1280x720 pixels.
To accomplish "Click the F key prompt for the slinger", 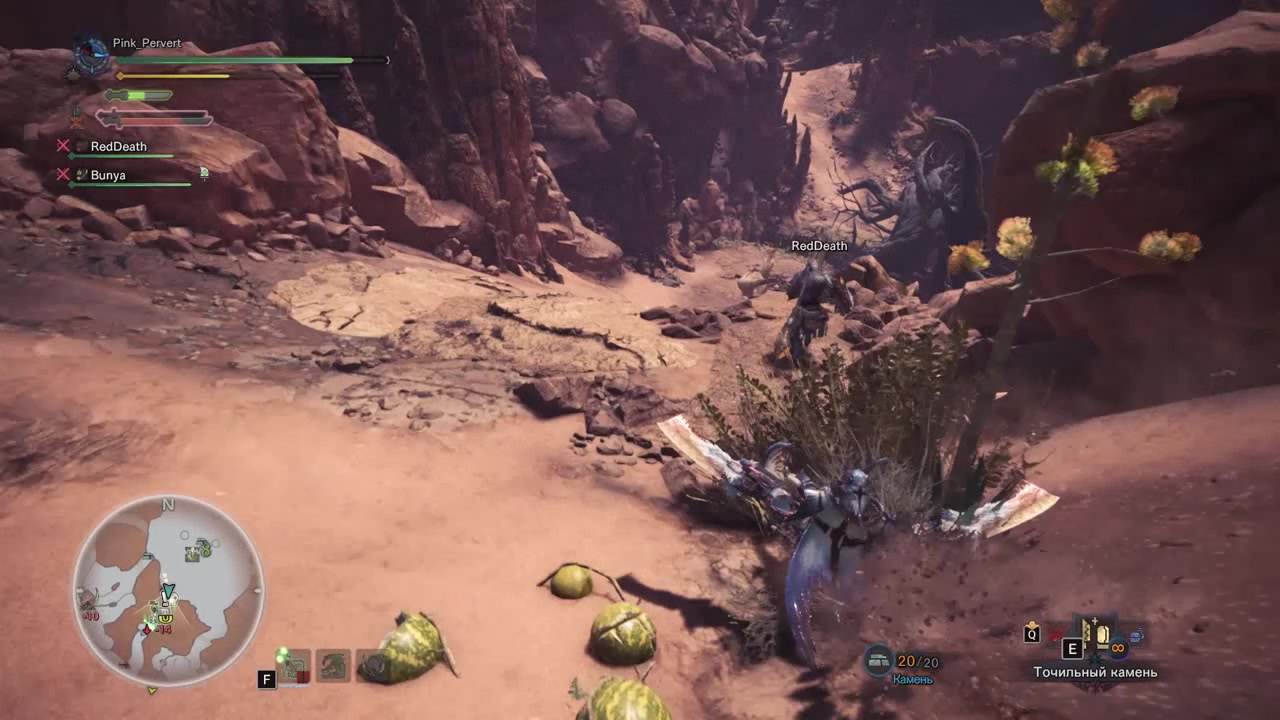I will pos(266,678).
